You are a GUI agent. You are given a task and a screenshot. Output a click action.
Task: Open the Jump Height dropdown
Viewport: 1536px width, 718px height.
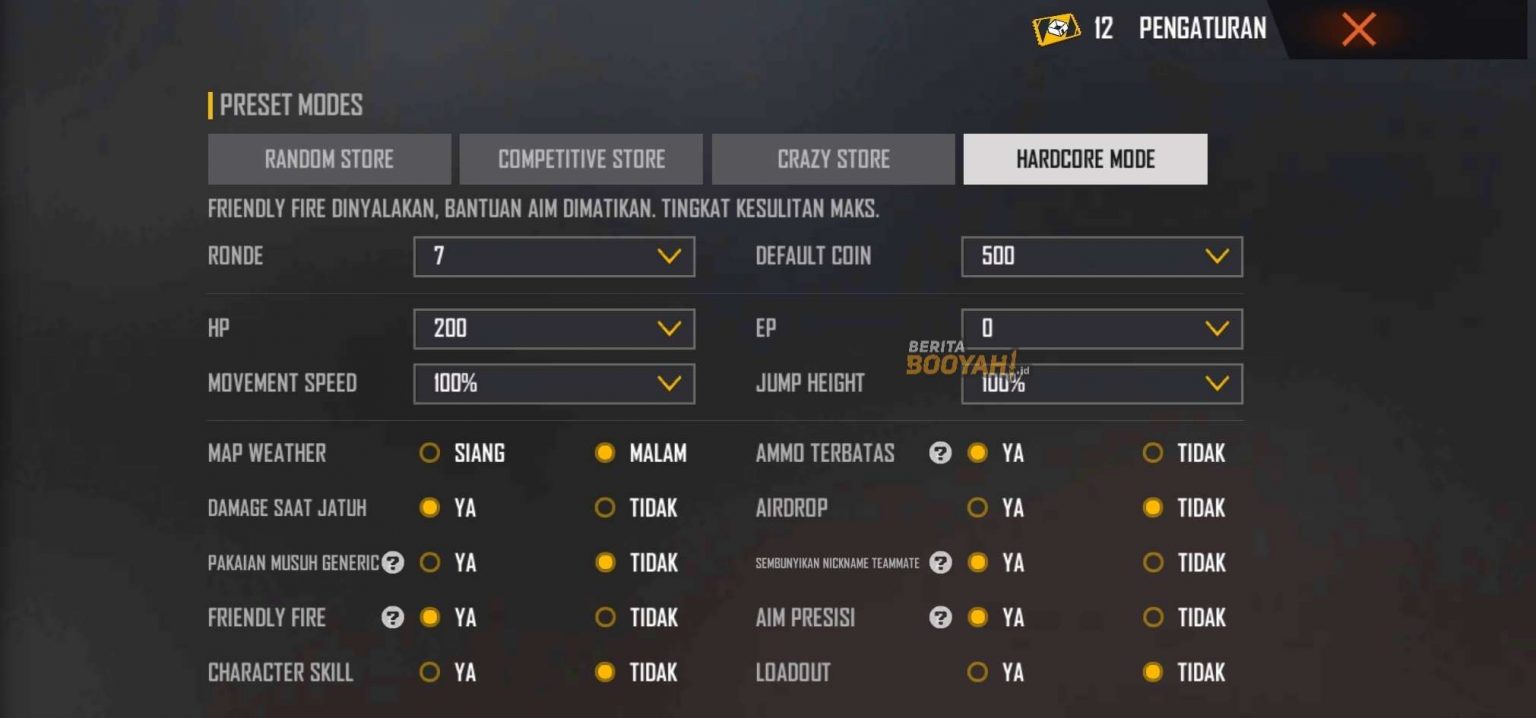[x=1102, y=383]
